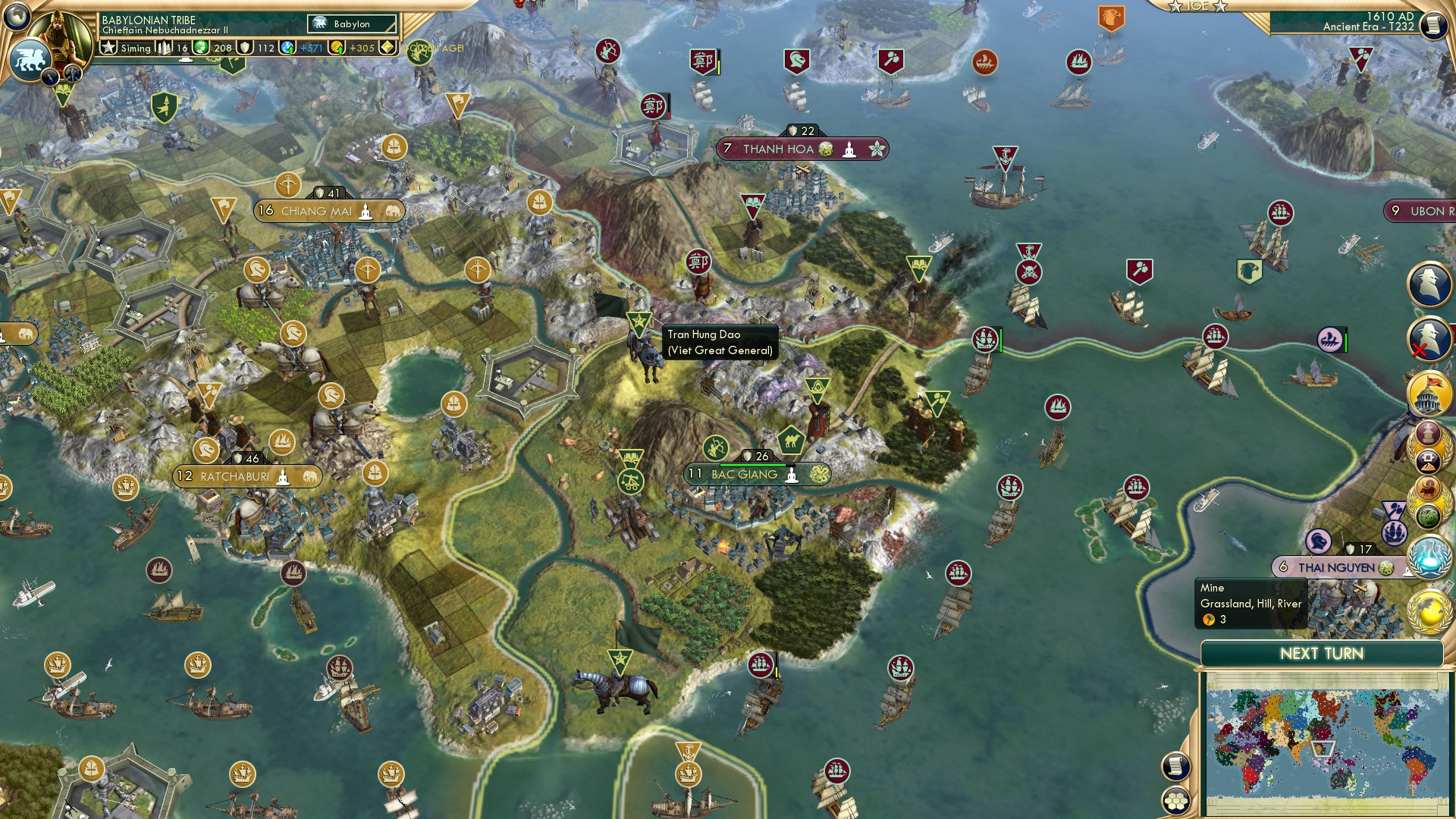Open Victory Progress via the golden globe icon
The height and width of the screenshot is (819, 1456).
coord(1429,612)
